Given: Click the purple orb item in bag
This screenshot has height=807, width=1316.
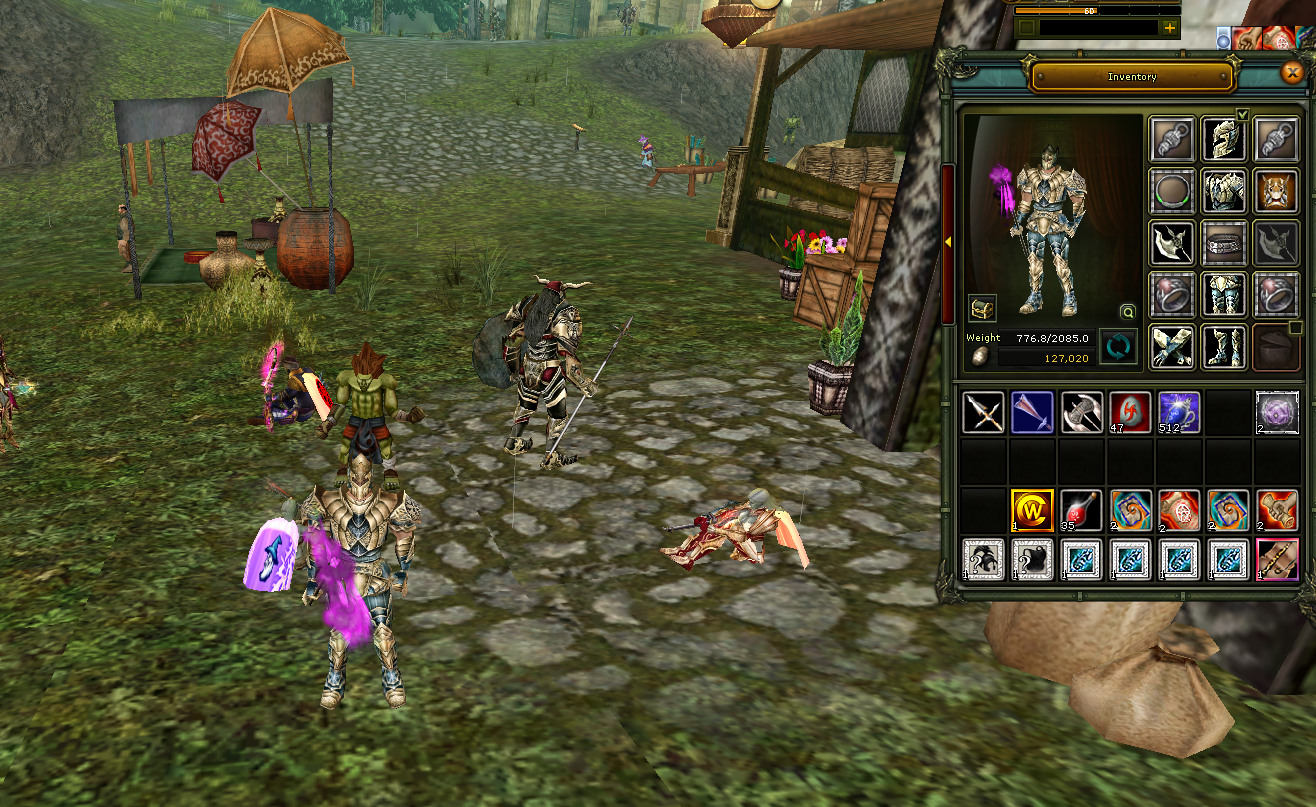Looking at the screenshot, I should [x=1277, y=412].
